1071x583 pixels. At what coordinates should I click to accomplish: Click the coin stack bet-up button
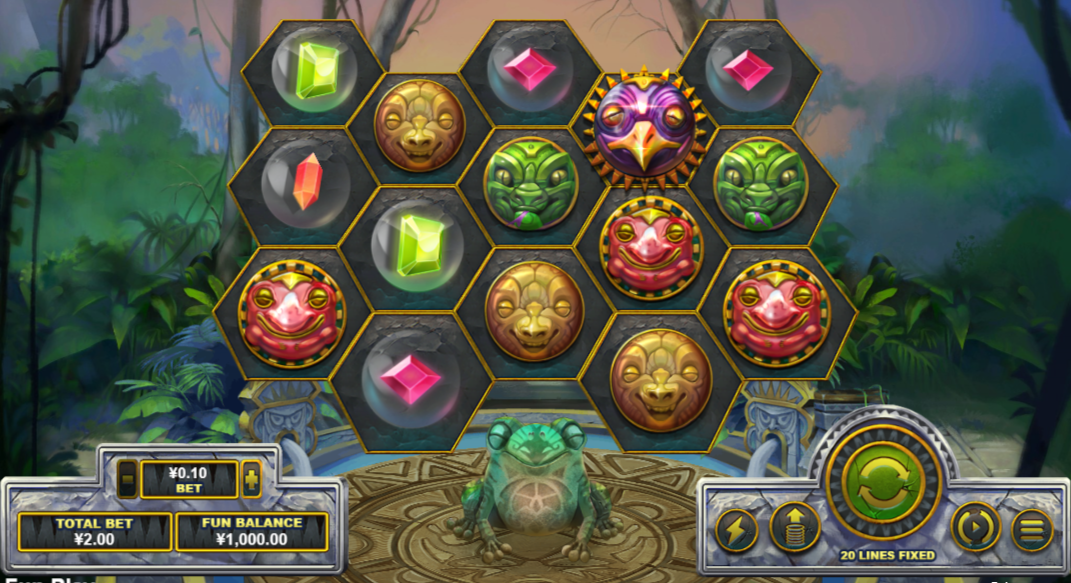[x=794, y=528]
